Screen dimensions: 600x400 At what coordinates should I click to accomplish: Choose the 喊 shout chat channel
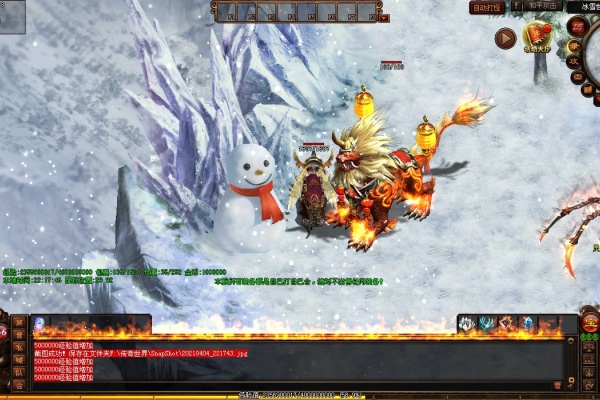click(19, 359)
